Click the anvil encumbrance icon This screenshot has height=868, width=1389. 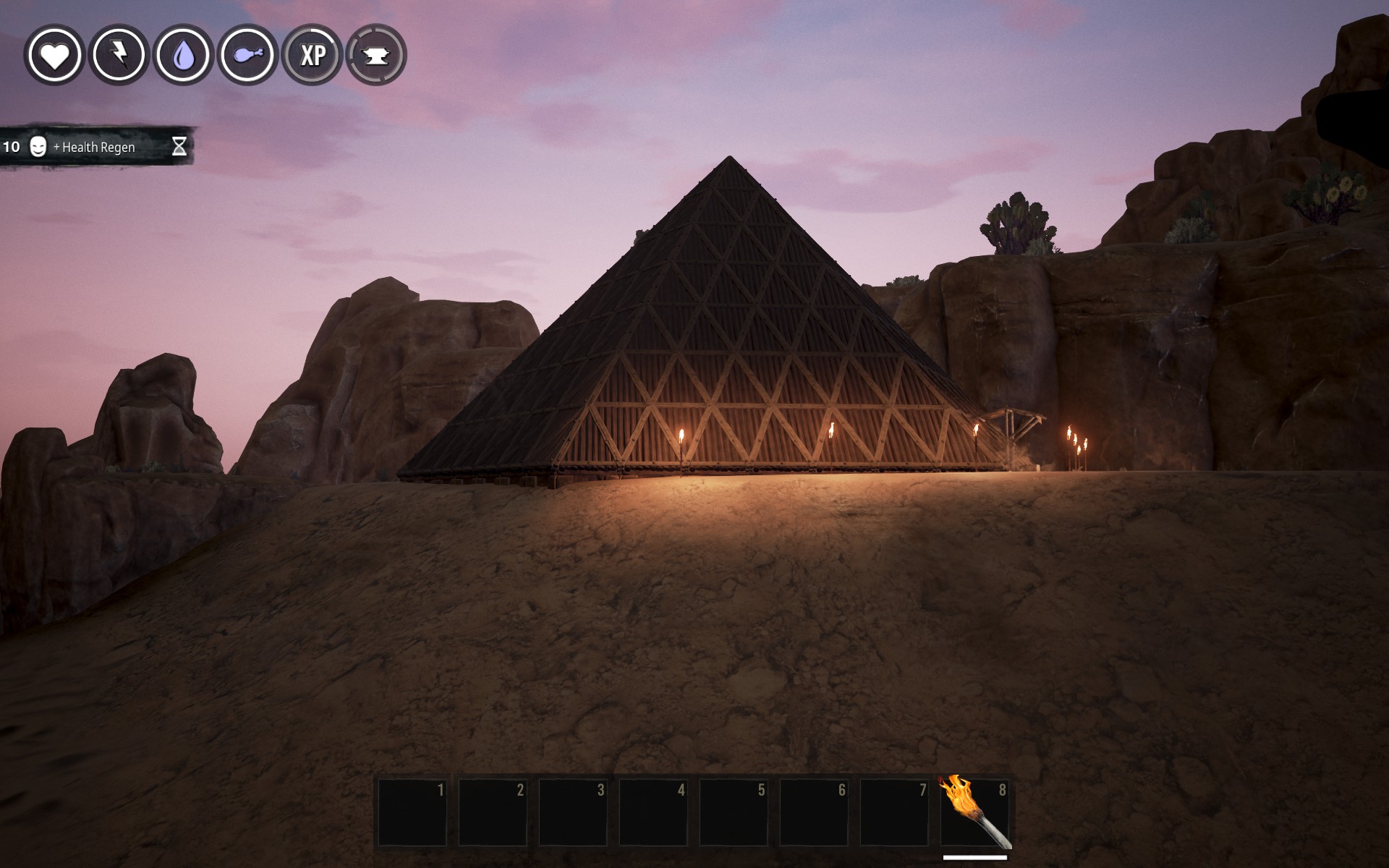tap(376, 55)
